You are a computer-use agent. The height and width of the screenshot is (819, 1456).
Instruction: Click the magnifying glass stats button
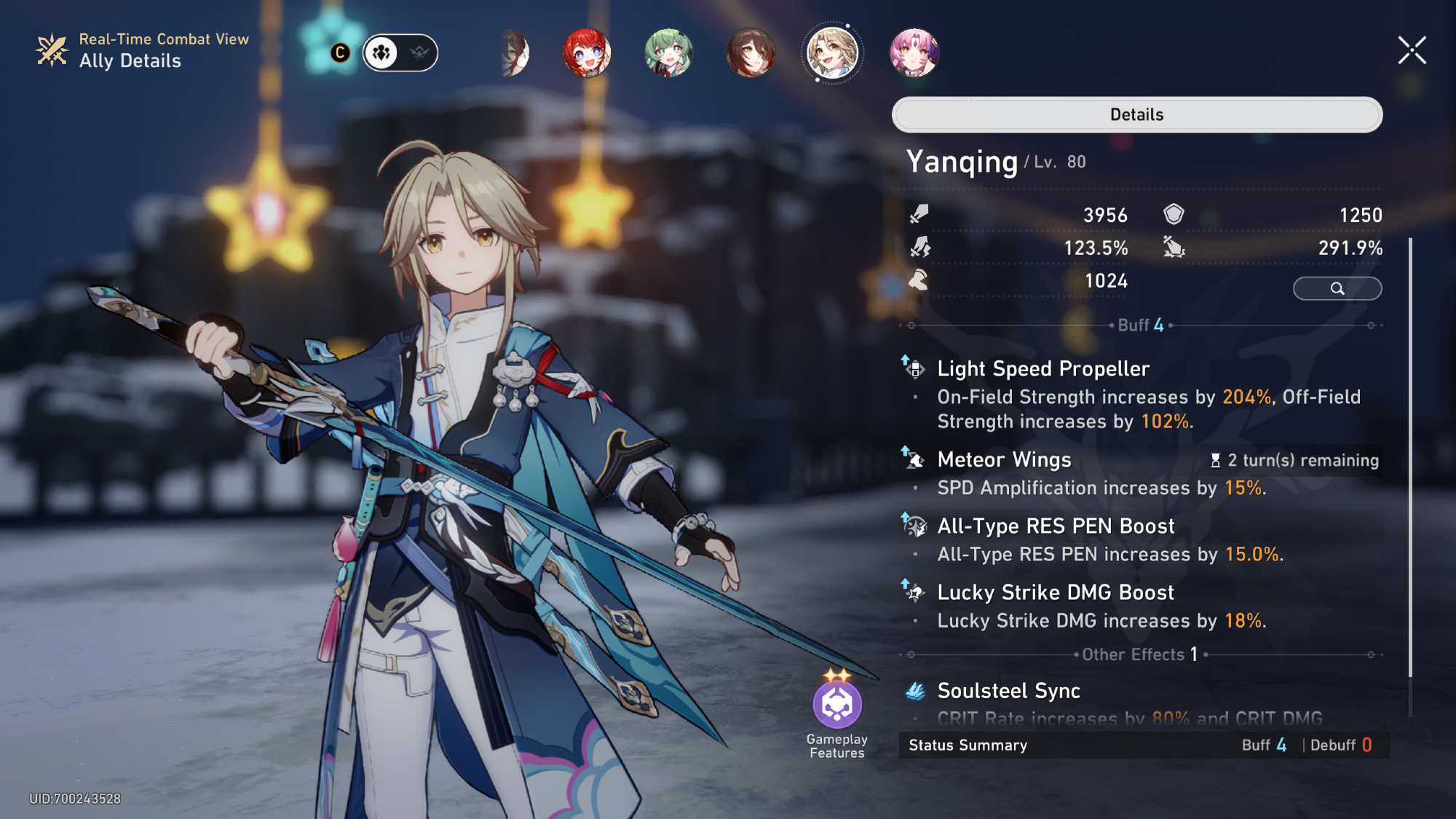click(1337, 288)
